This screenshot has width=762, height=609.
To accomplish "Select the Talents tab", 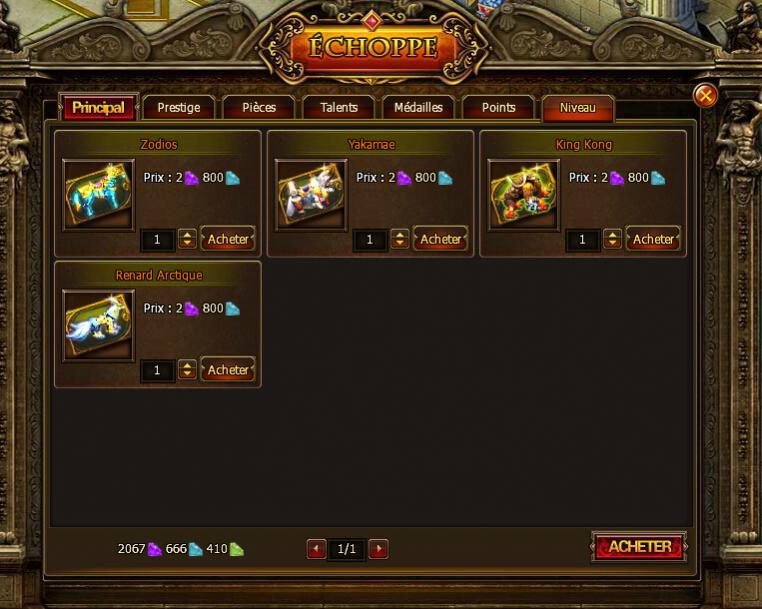I will tap(339, 108).
